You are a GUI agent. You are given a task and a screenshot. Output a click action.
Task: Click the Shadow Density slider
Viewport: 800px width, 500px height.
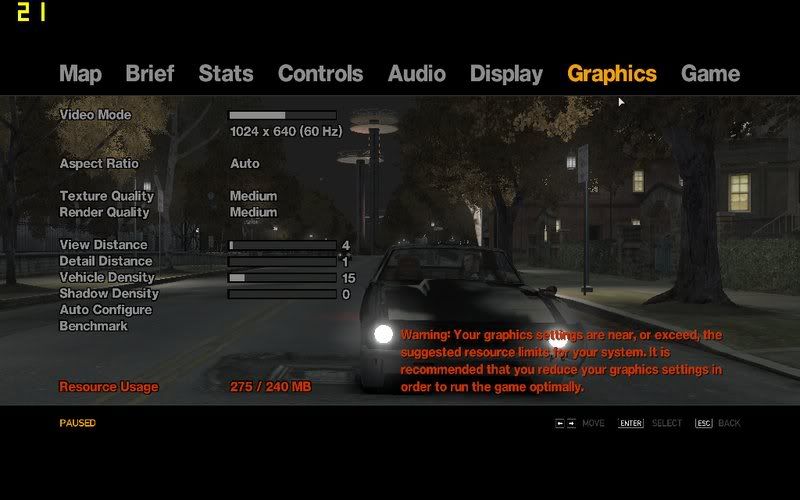pos(282,294)
